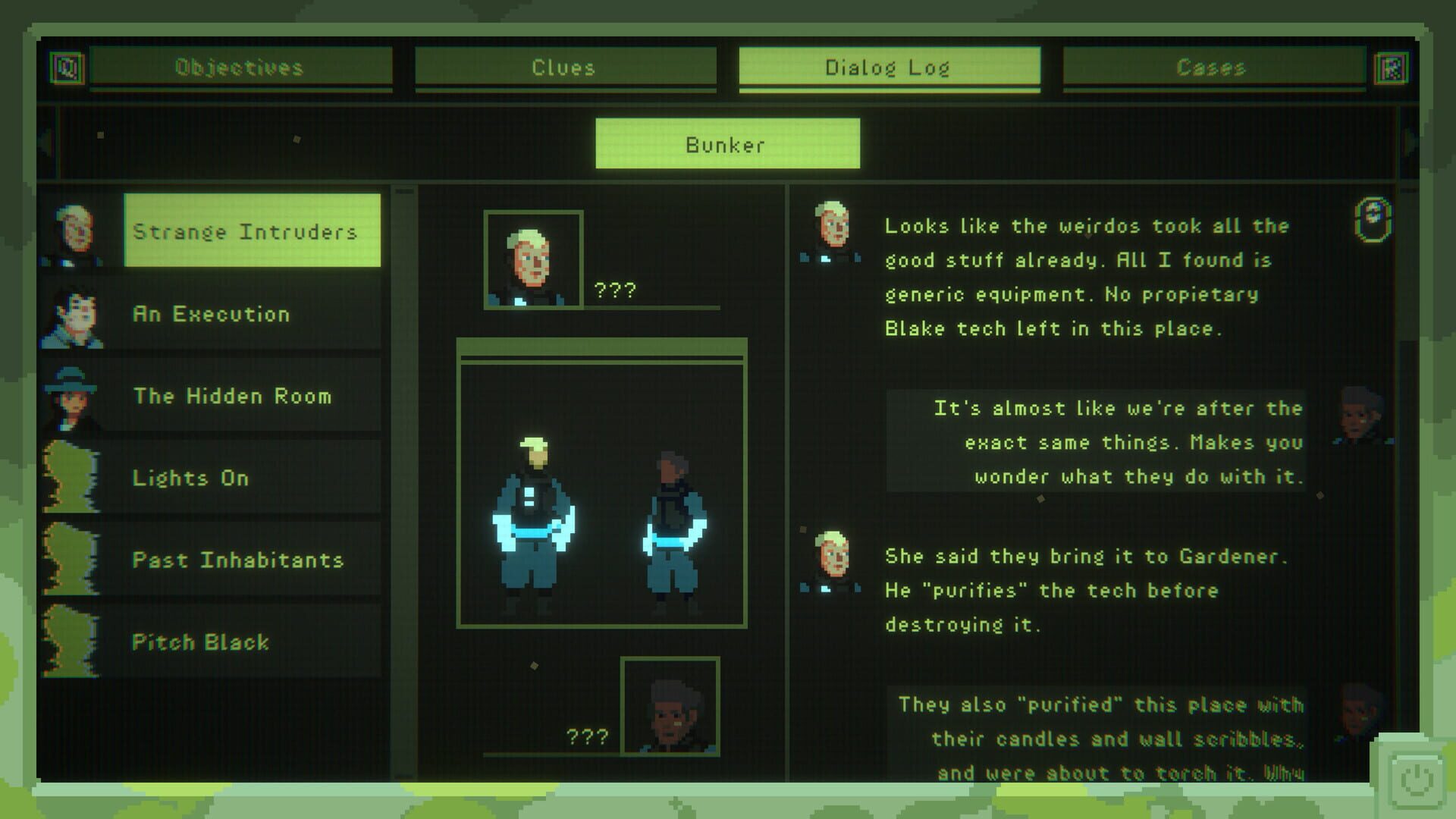Open the Bunker location selector
1456x819 pixels.
click(726, 144)
